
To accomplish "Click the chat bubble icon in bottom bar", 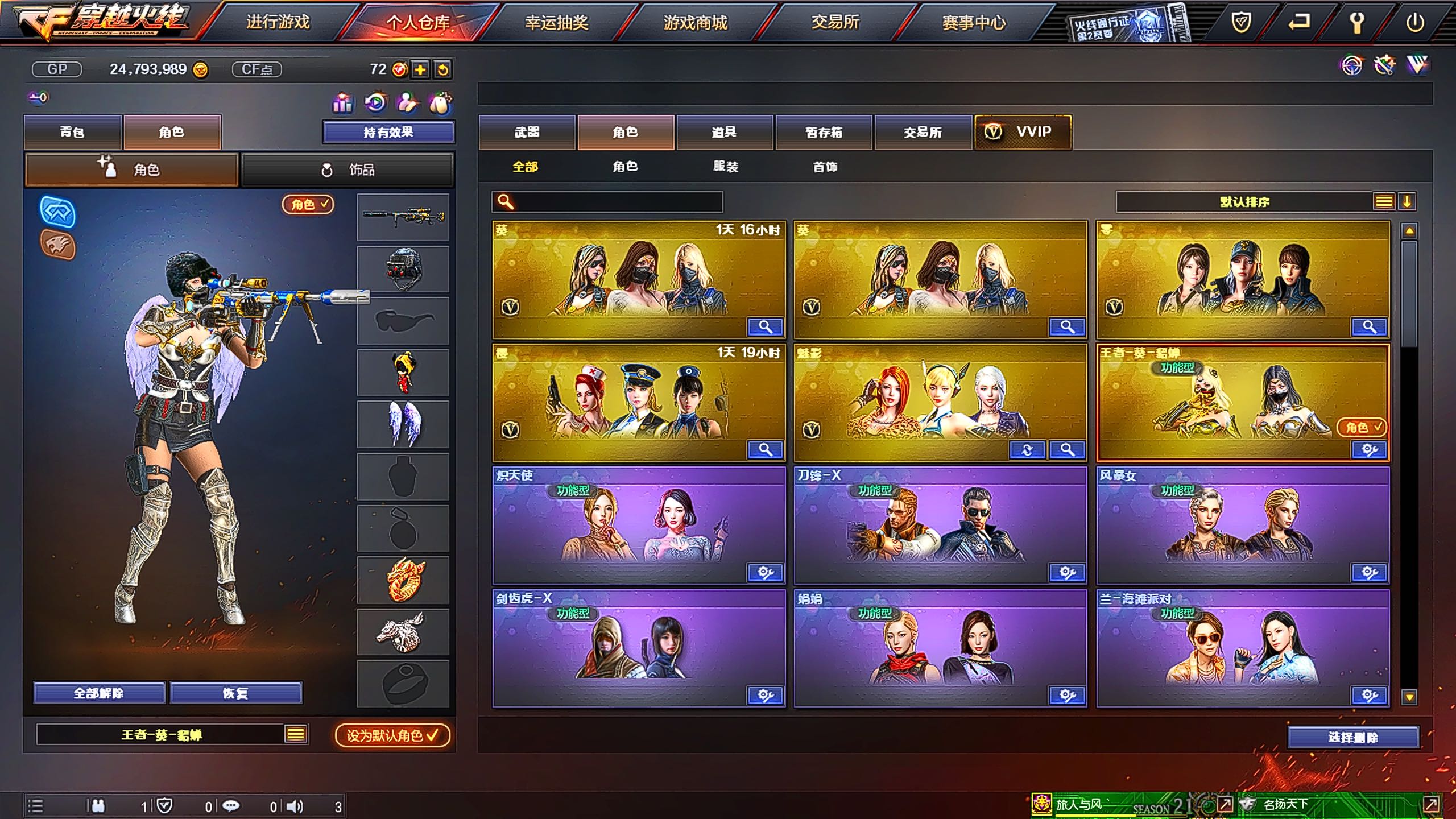I will coord(231,806).
